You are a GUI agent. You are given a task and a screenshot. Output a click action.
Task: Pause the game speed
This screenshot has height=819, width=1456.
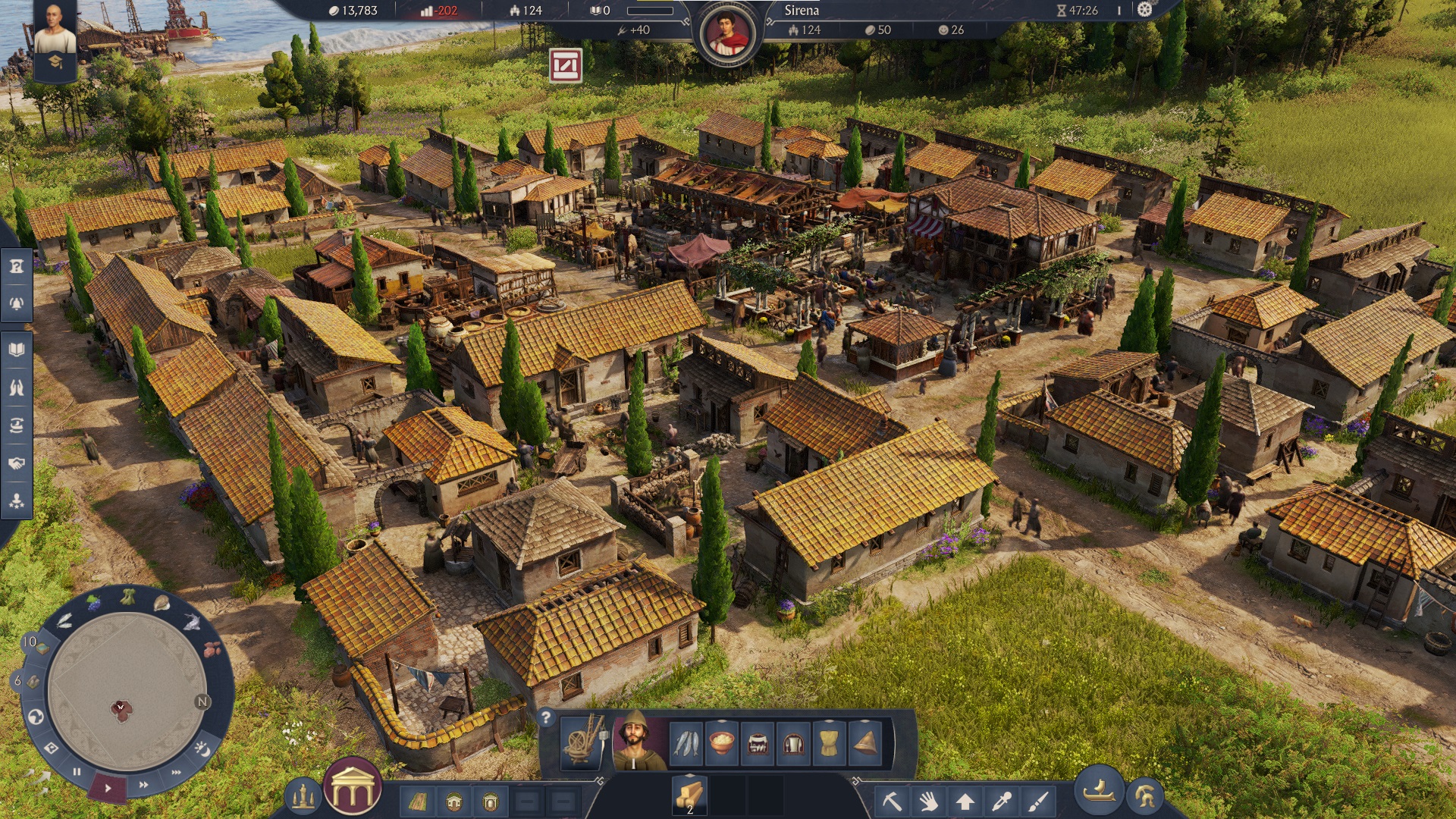click(77, 772)
